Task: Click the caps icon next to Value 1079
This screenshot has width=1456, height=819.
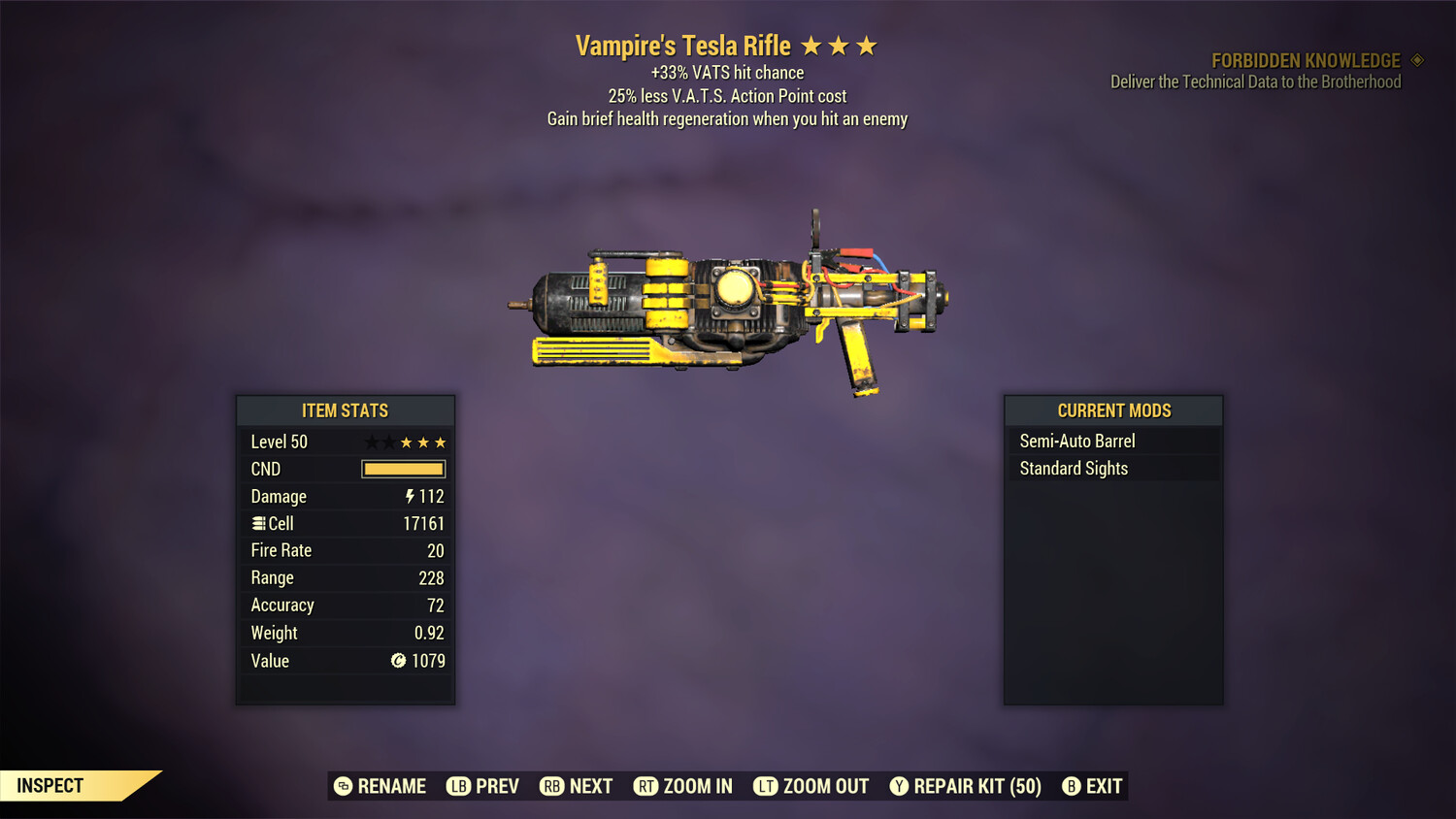Action: tap(398, 661)
